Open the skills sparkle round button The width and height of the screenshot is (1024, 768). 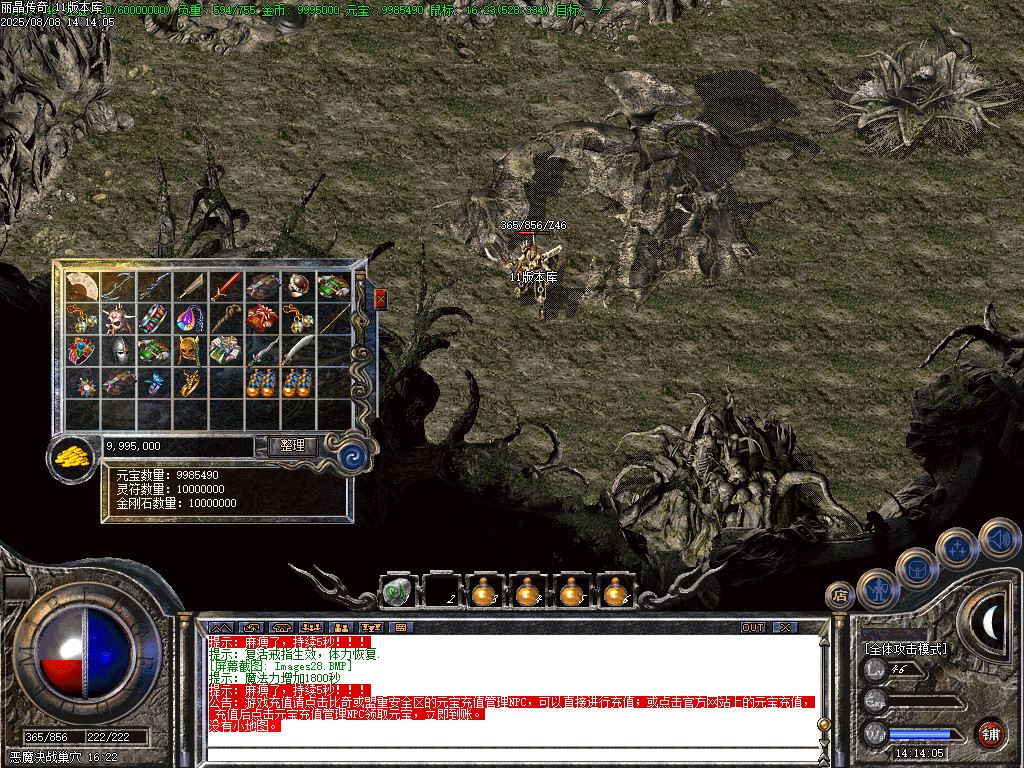[957, 548]
